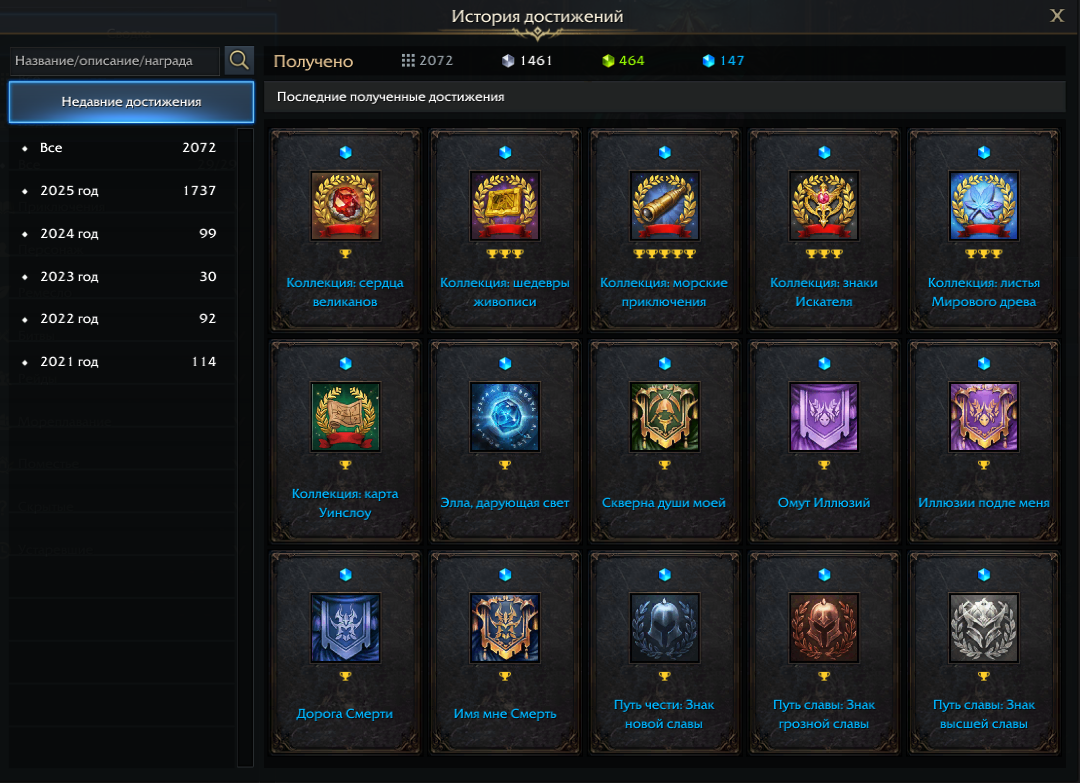Viewport: 1080px width, 783px height.
Task: Filter achievements by 2025 год
Action: 120,191
